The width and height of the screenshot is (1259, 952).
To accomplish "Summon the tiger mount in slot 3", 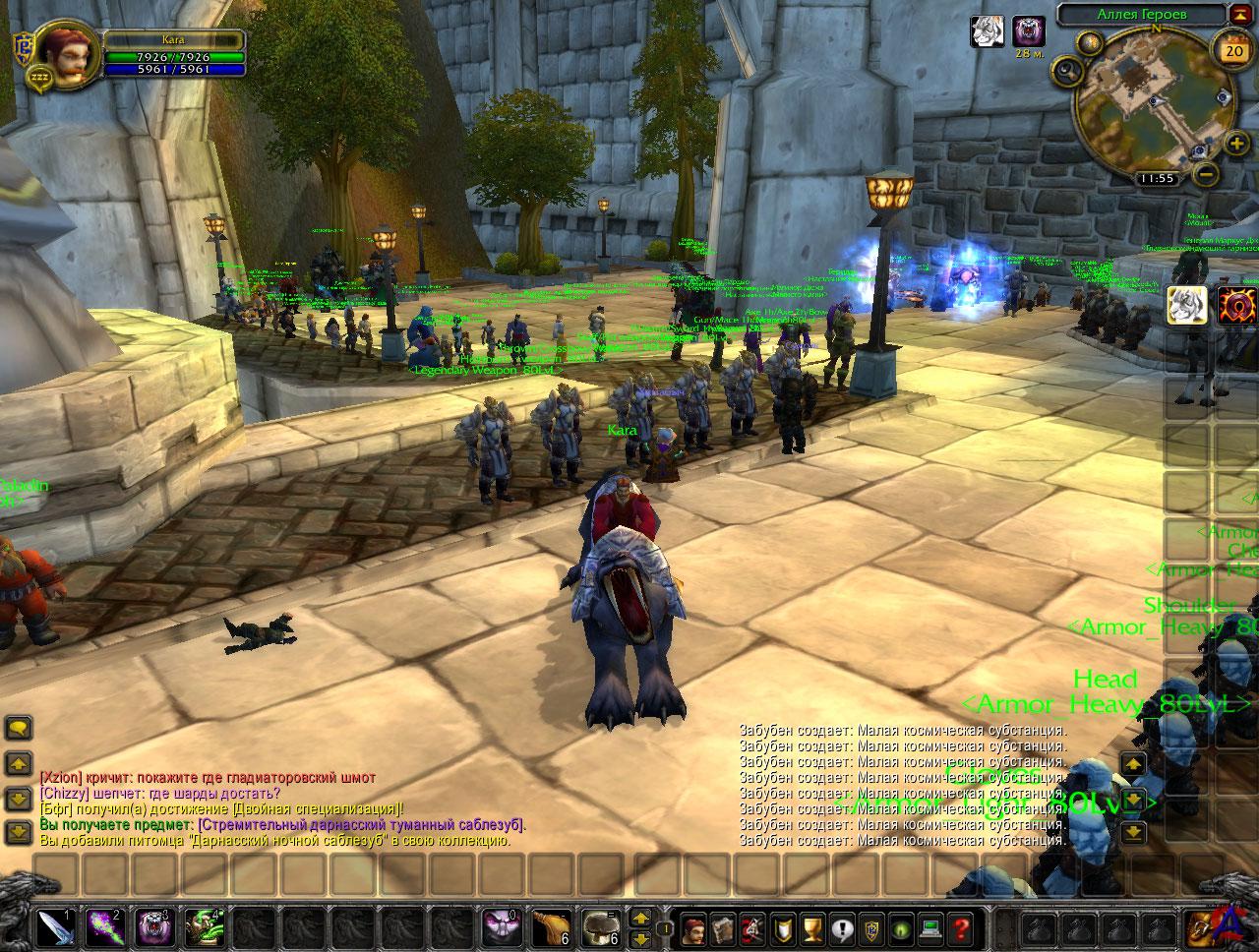I will coord(152,927).
